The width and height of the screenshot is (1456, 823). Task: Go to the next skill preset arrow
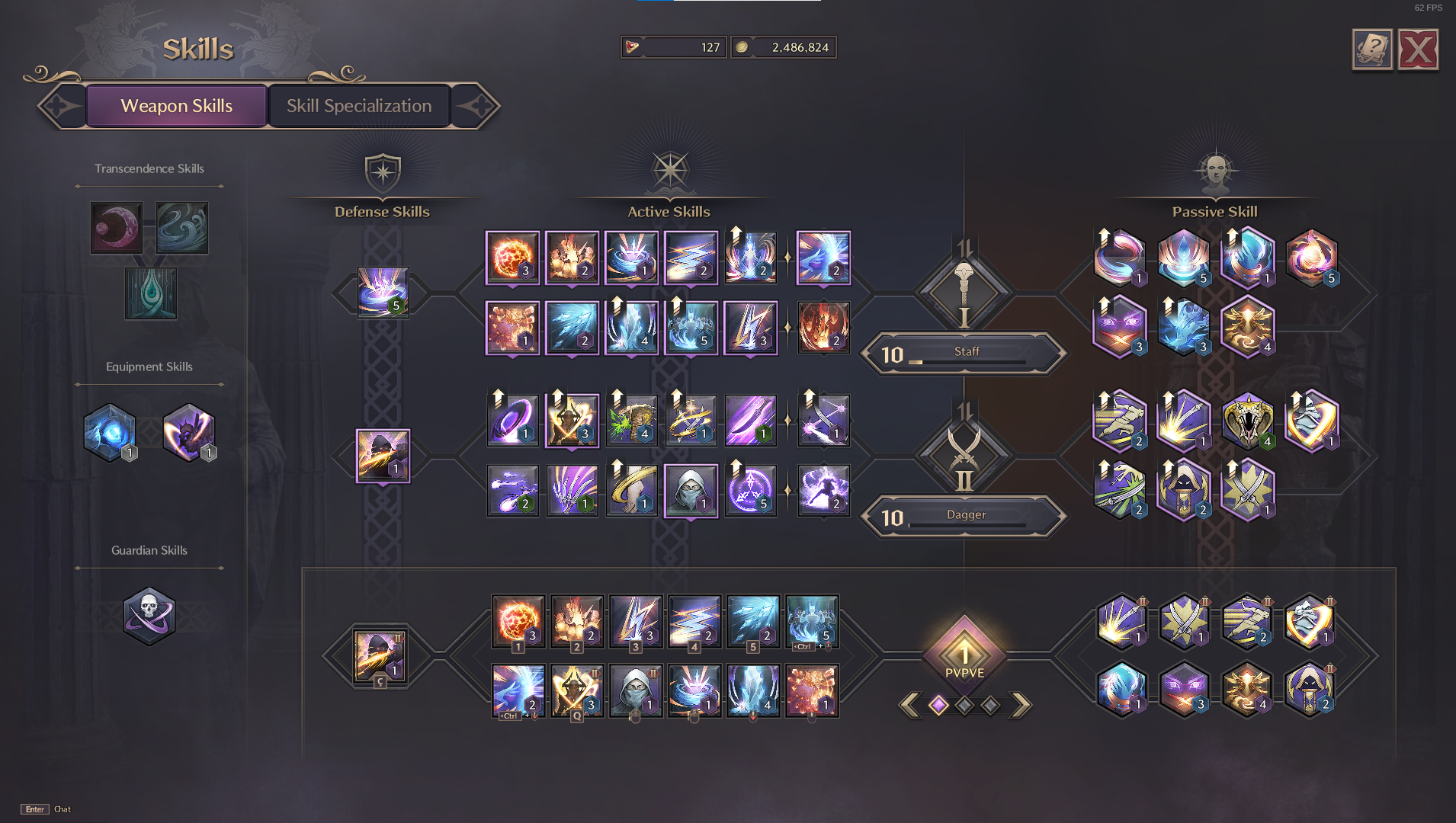click(x=1021, y=705)
